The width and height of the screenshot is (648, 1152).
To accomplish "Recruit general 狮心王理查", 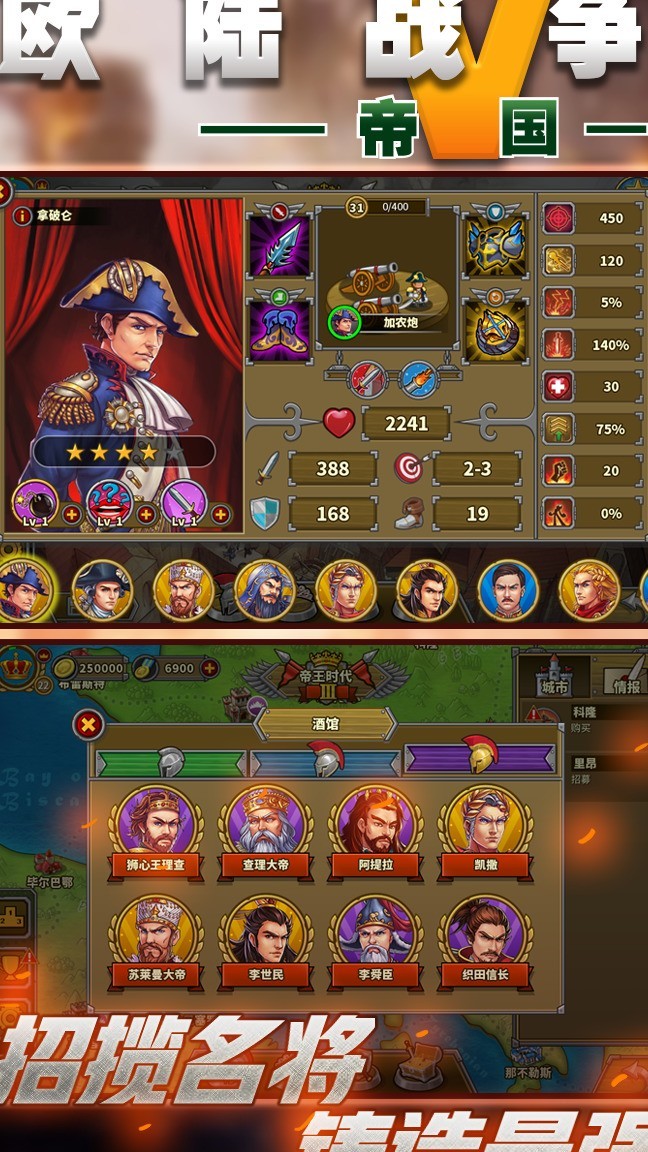I will click(156, 829).
